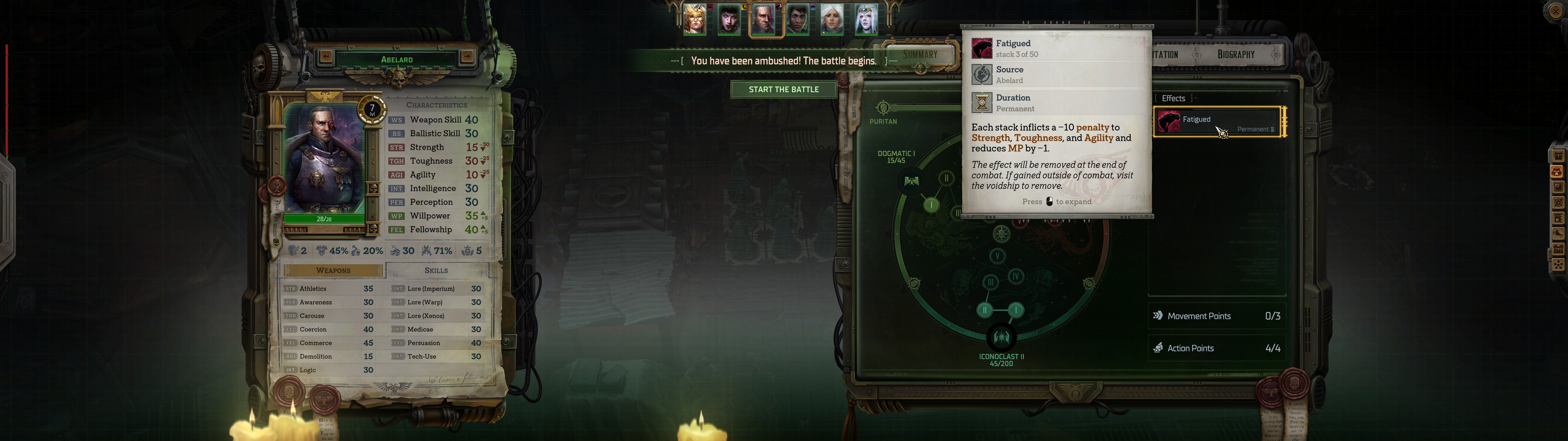The image size is (1568, 441).
Task: Click the highlighted character armor menu icon
Action: pos(1558,172)
